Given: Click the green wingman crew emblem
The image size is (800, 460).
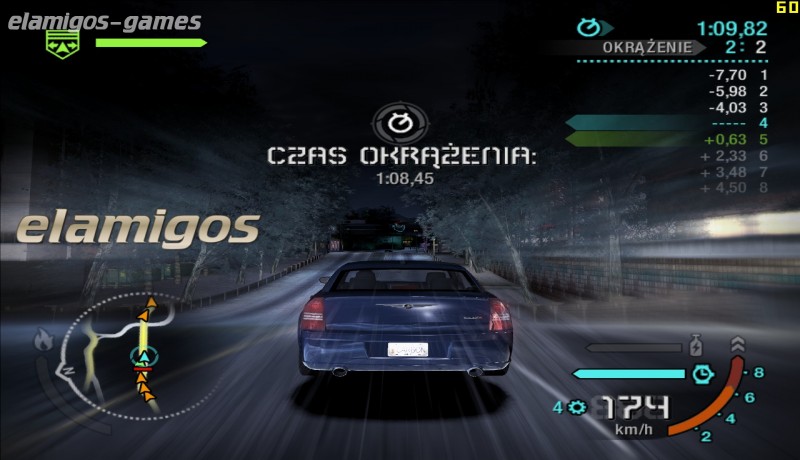Looking at the screenshot, I should click(62, 43).
